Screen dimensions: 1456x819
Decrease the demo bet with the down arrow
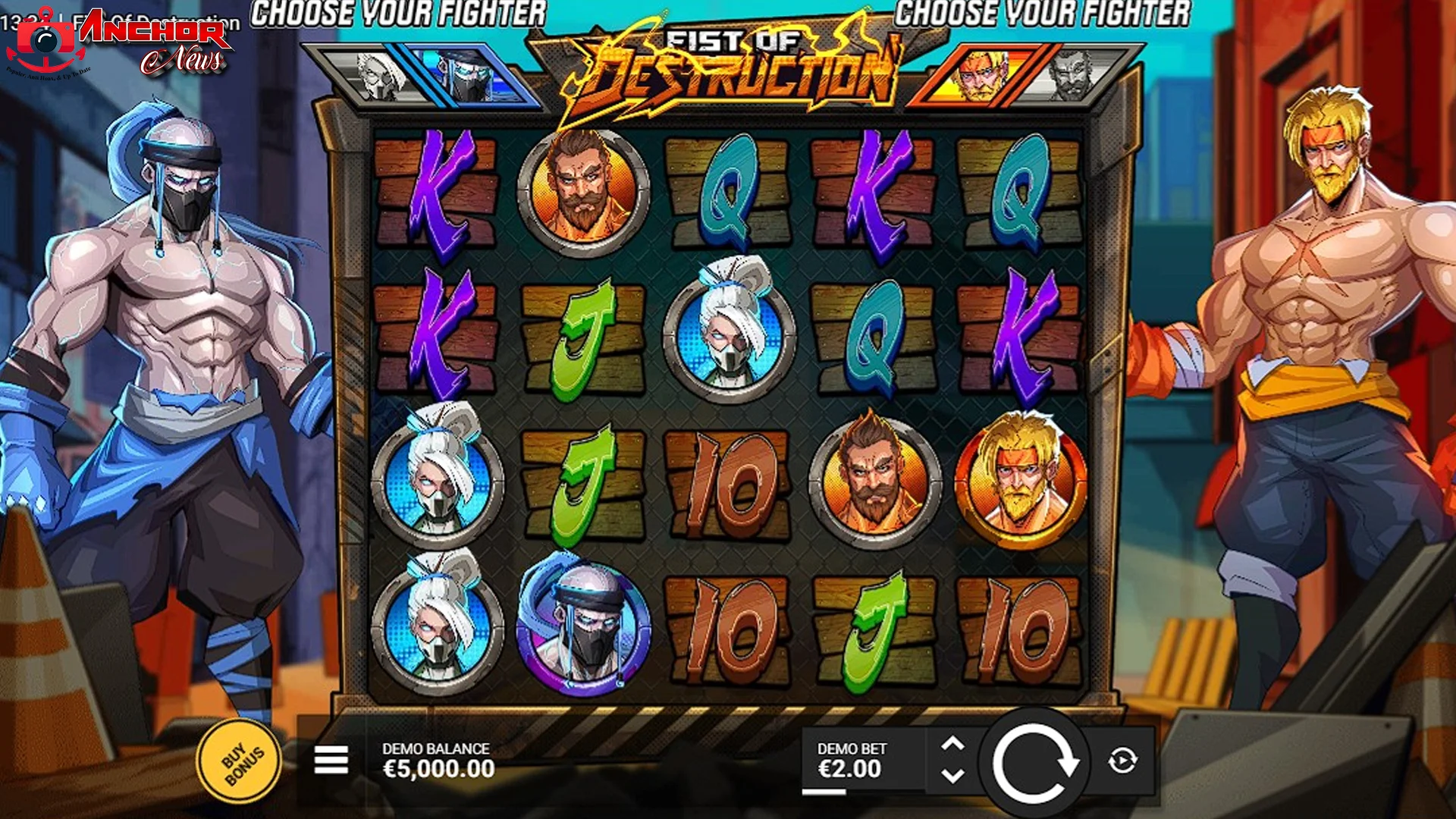(x=954, y=777)
